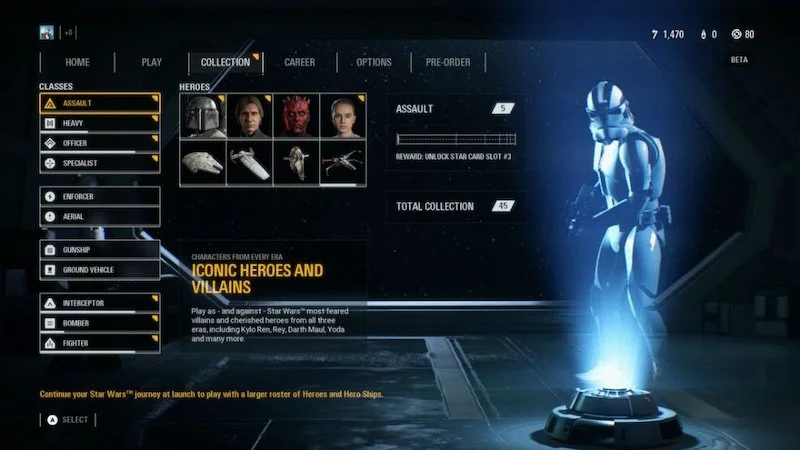Switch to the Play tab
Viewport: 800px width, 450px height.
(x=151, y=62)
